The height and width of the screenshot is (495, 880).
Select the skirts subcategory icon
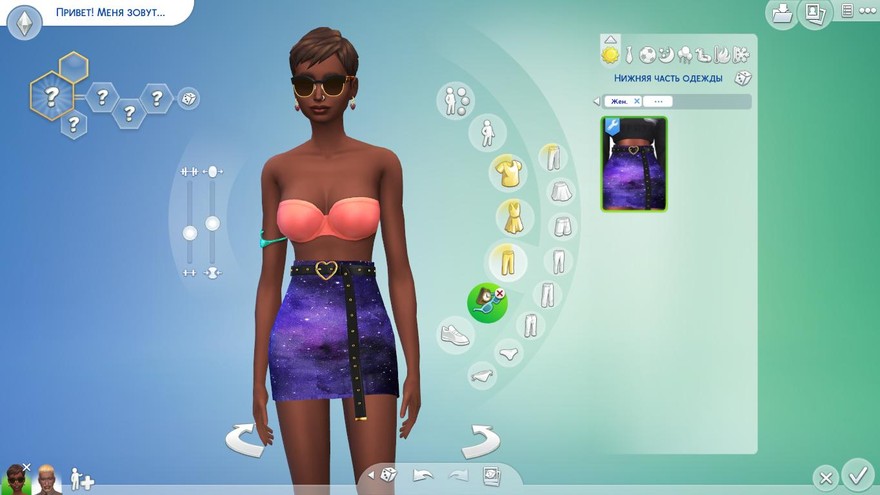click(x=561, y=191)
